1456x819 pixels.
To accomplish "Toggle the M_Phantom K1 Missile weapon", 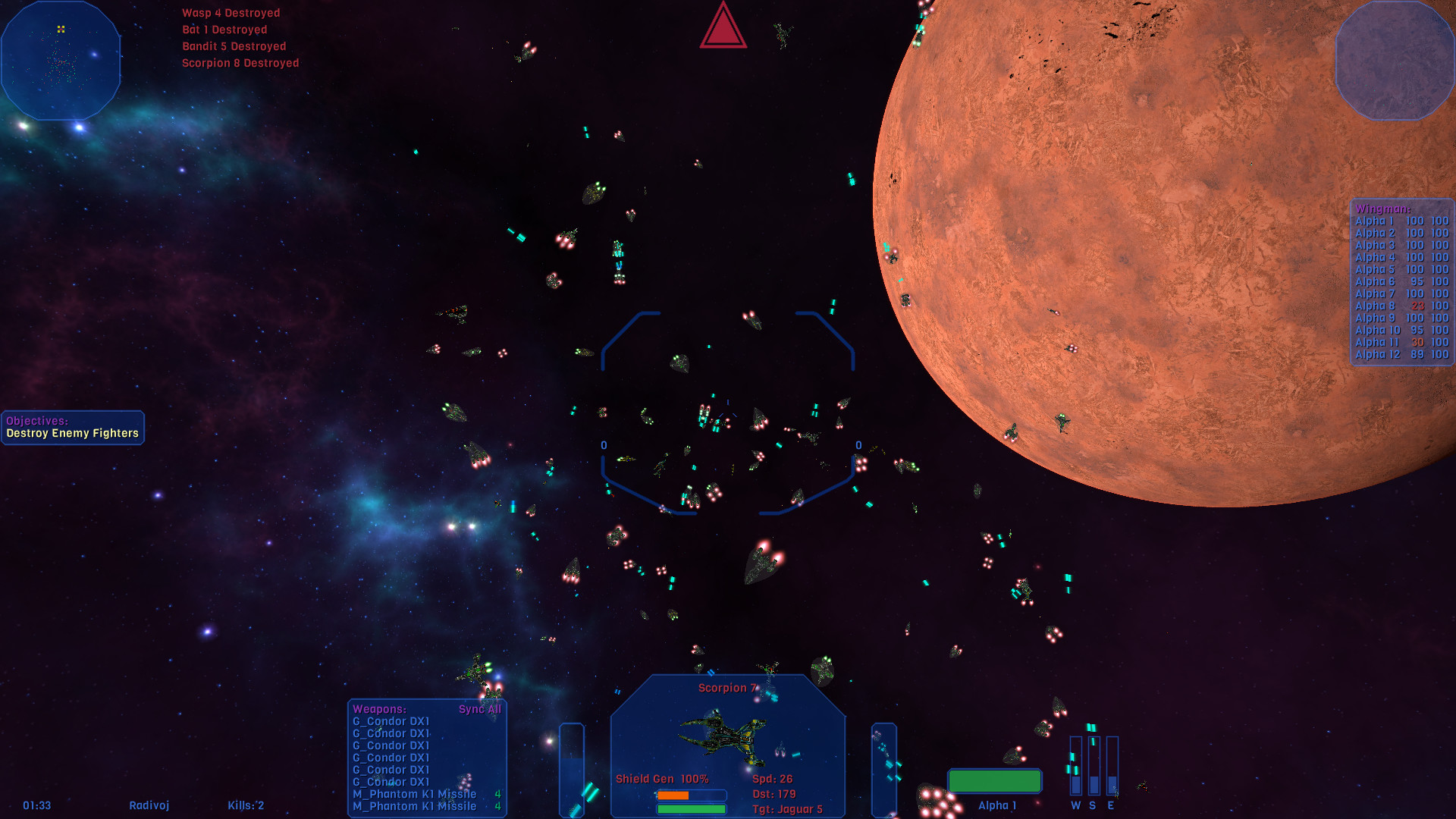I will click(414, 793).
